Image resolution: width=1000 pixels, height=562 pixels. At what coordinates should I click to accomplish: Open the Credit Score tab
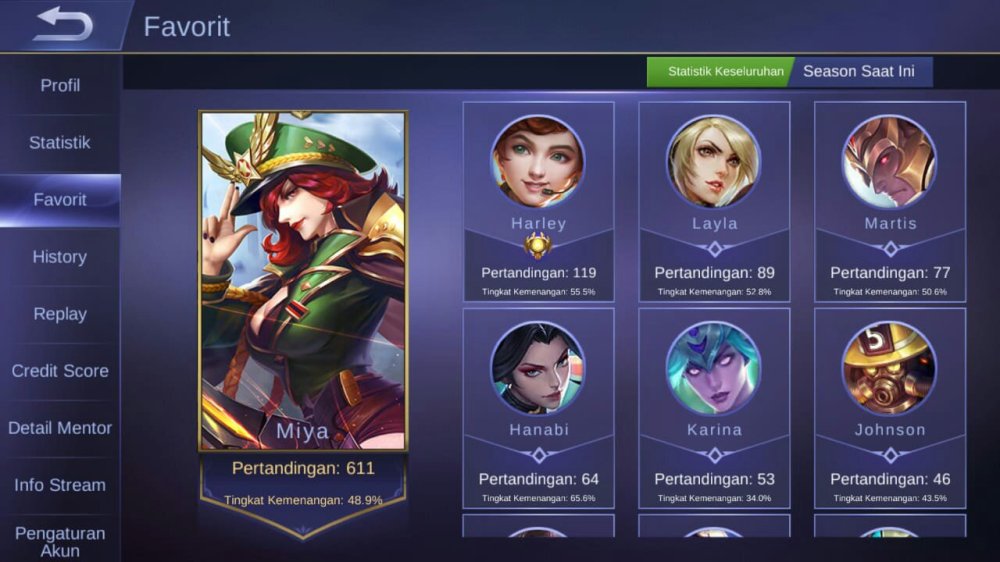(60, 371)
